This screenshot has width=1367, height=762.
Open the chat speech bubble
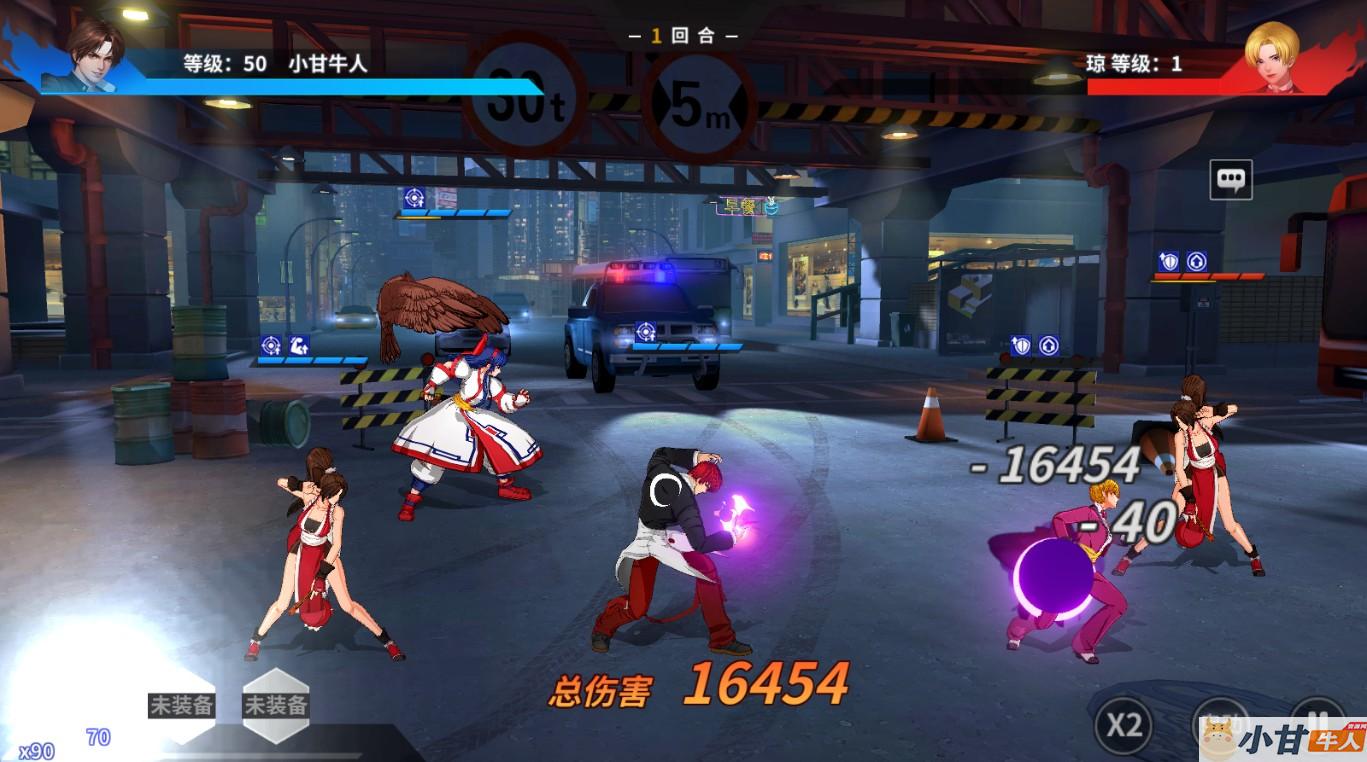click(1231, 180)
